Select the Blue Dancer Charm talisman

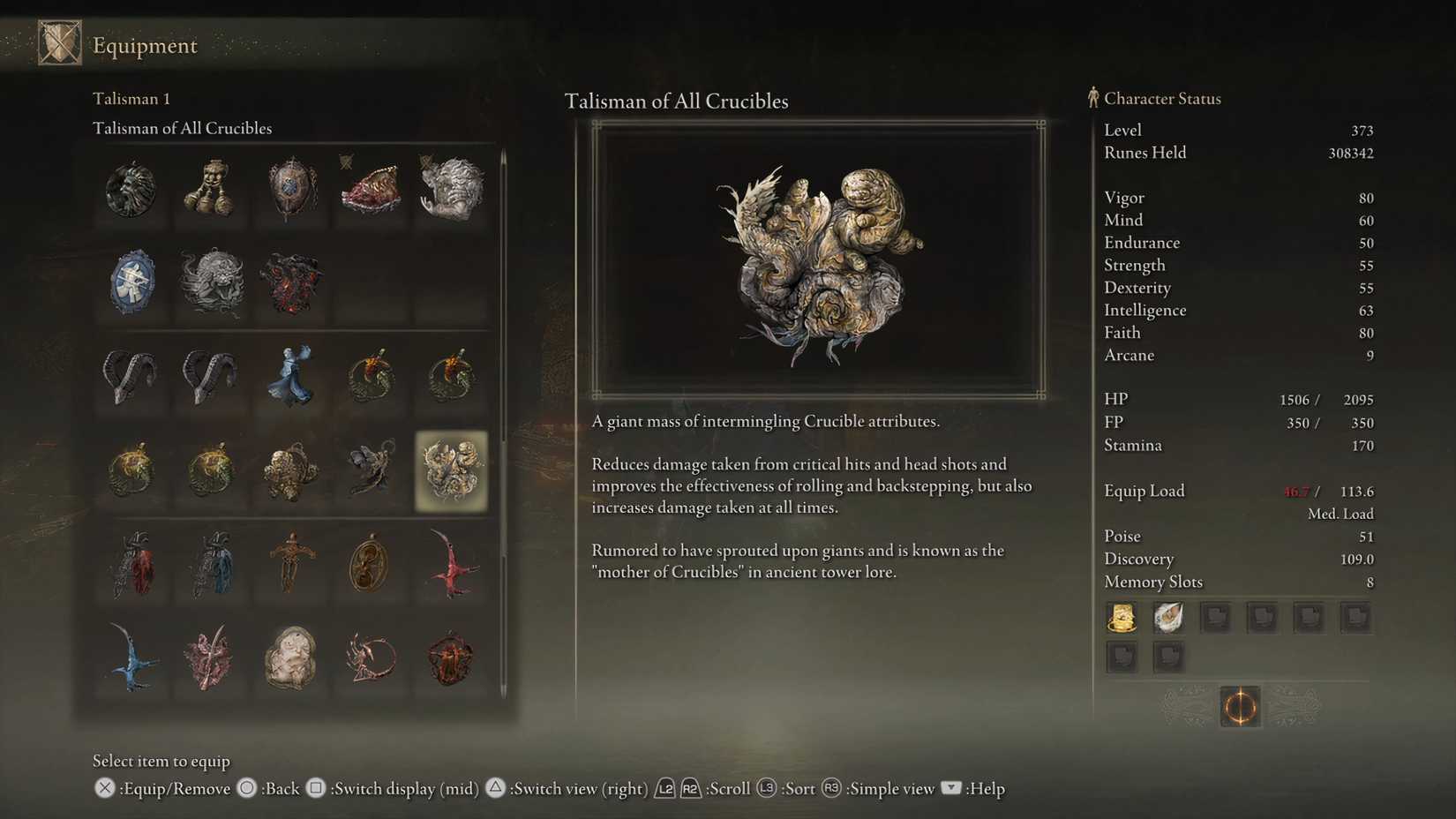click(291, 375)
